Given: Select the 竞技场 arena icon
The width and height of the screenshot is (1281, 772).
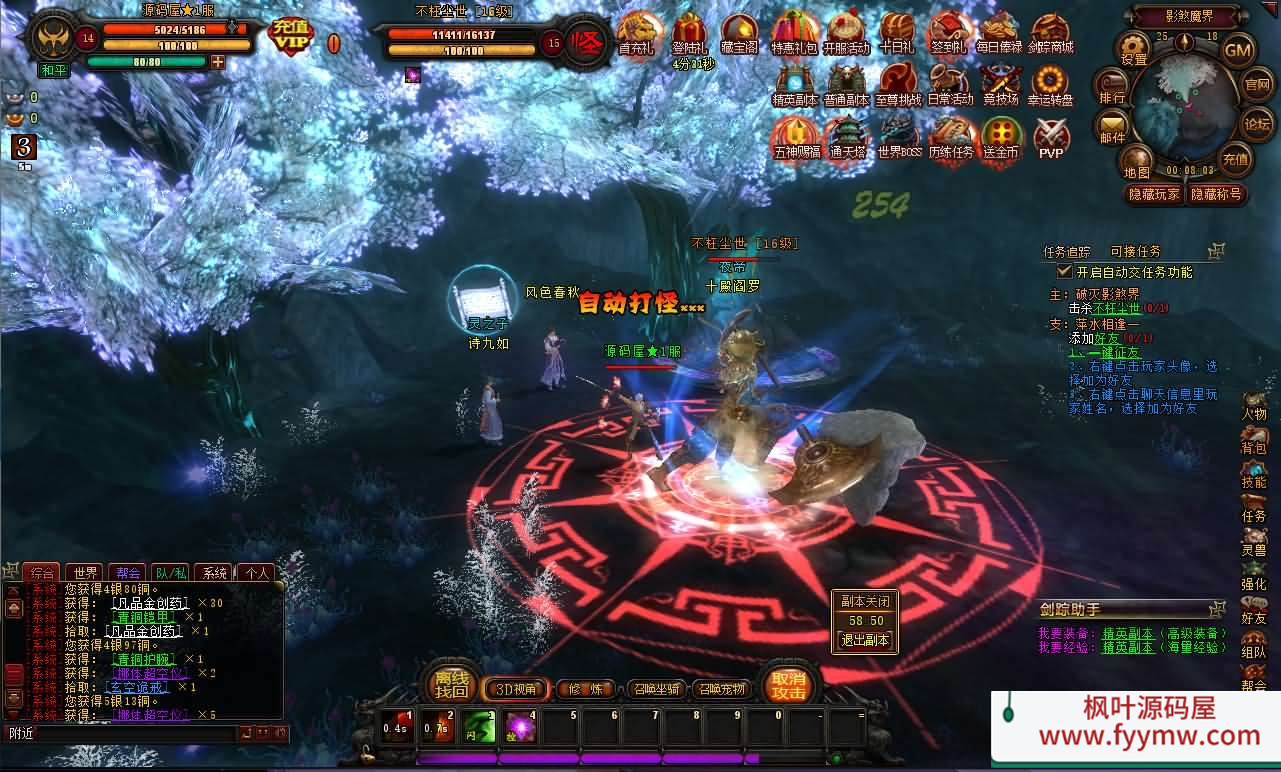Looking at the screenshot, I should tap(1000, 85).
